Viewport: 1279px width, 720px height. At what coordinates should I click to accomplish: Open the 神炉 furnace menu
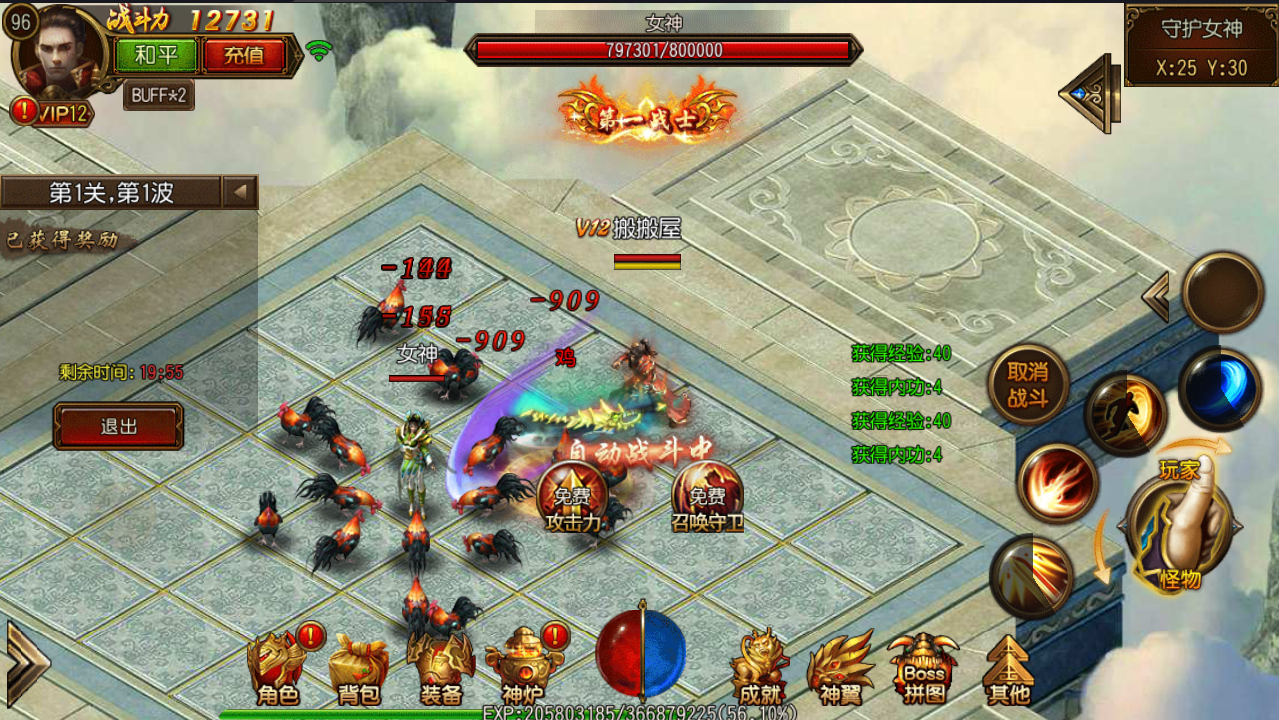[521, 667]
